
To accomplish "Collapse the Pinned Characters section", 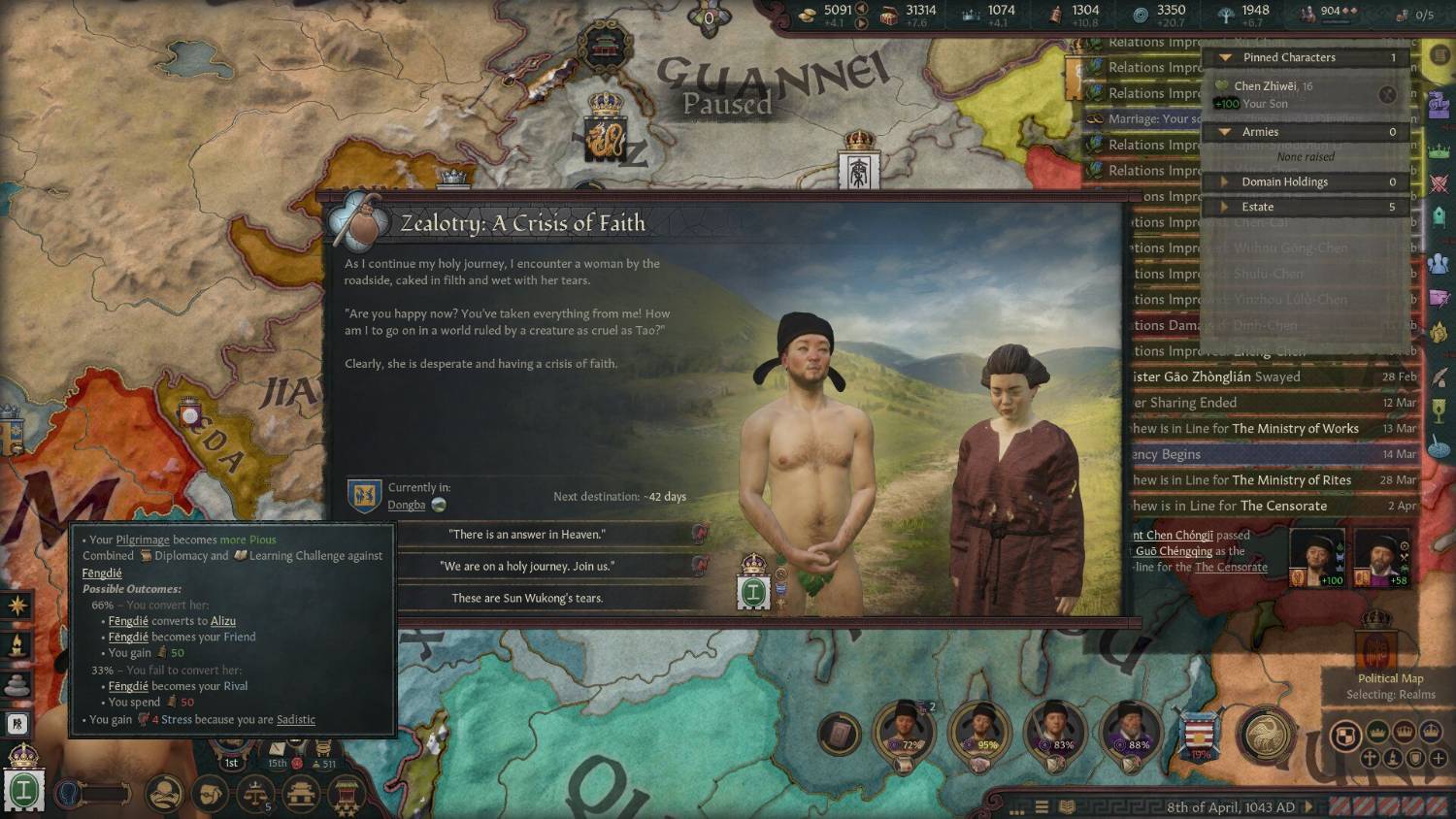I will pyautogui.click(x=1226, y=58).
